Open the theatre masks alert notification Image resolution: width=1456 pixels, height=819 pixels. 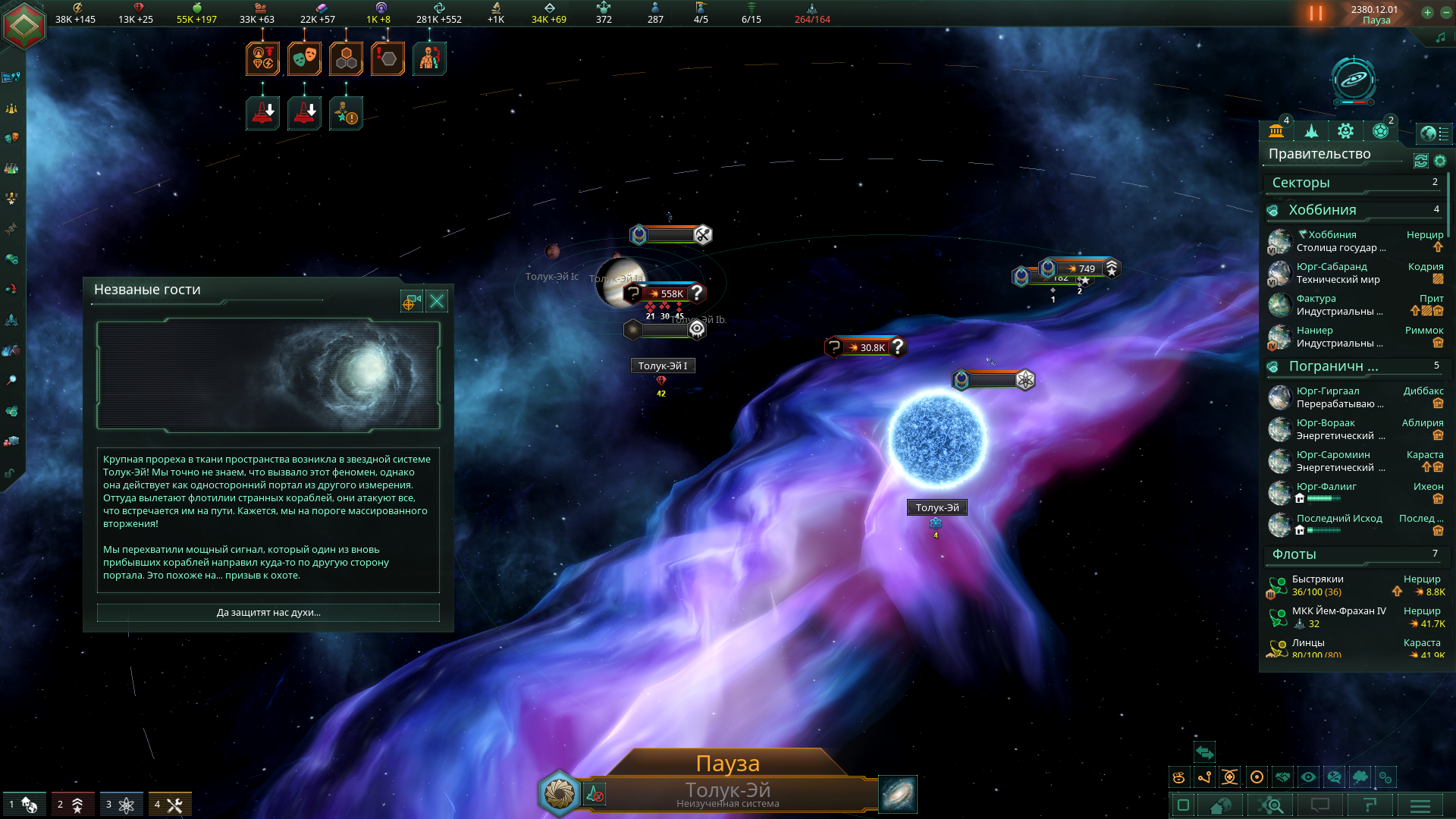pos(304,58)
